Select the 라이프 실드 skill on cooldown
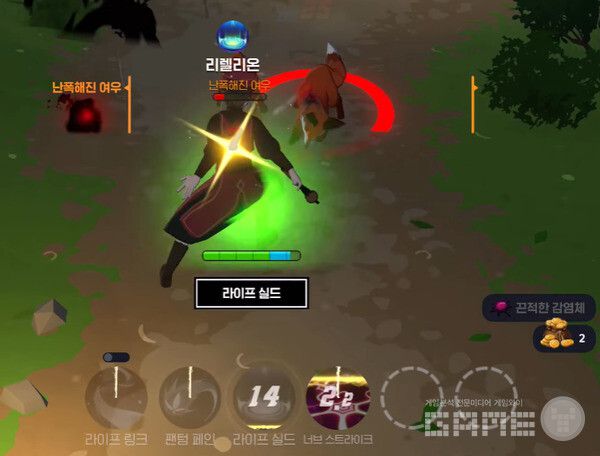The height and width of the screenshot is (456, 600). tap(263, 397)
